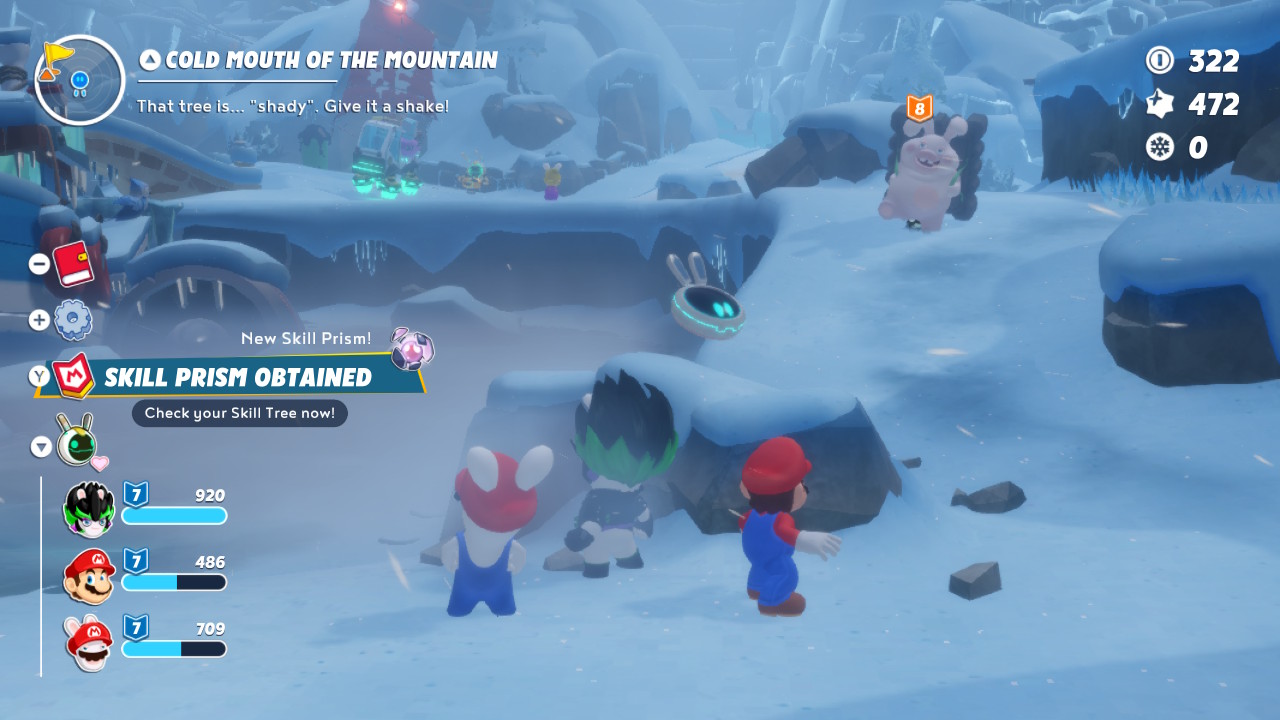Select the Beep-0 robot portrait
Image resolution: width=1280 pixels, height=720 pixels.
[x=76, y=441]
